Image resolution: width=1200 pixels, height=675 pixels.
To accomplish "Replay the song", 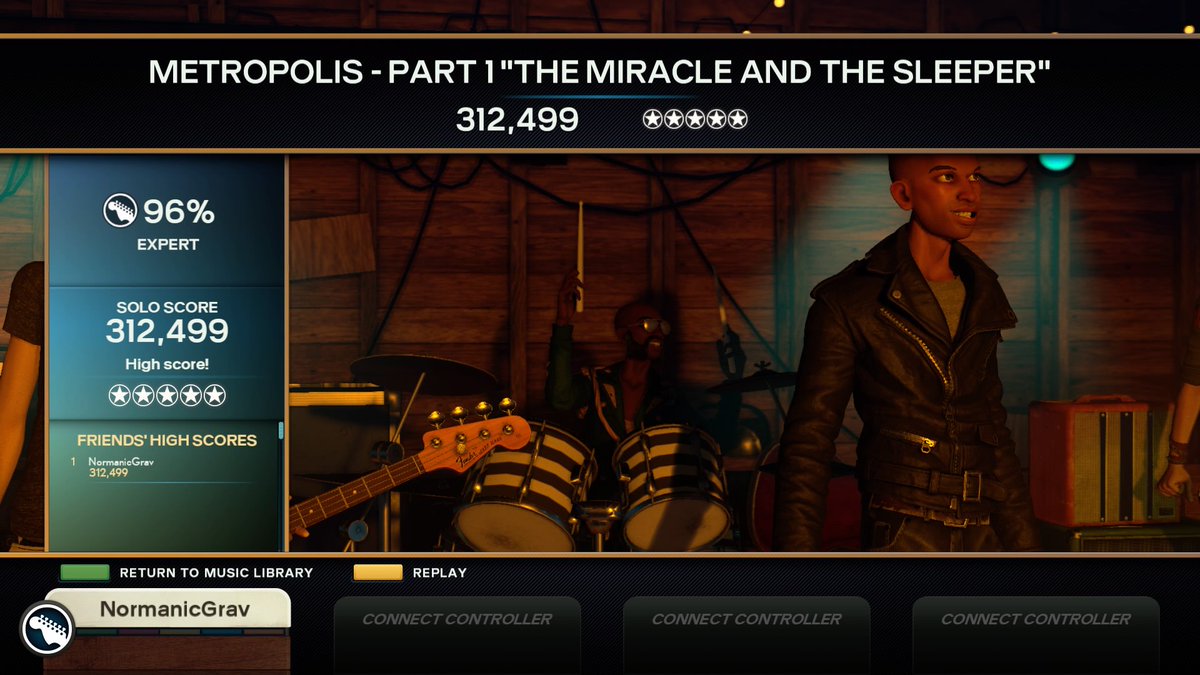I will point(410,573).
